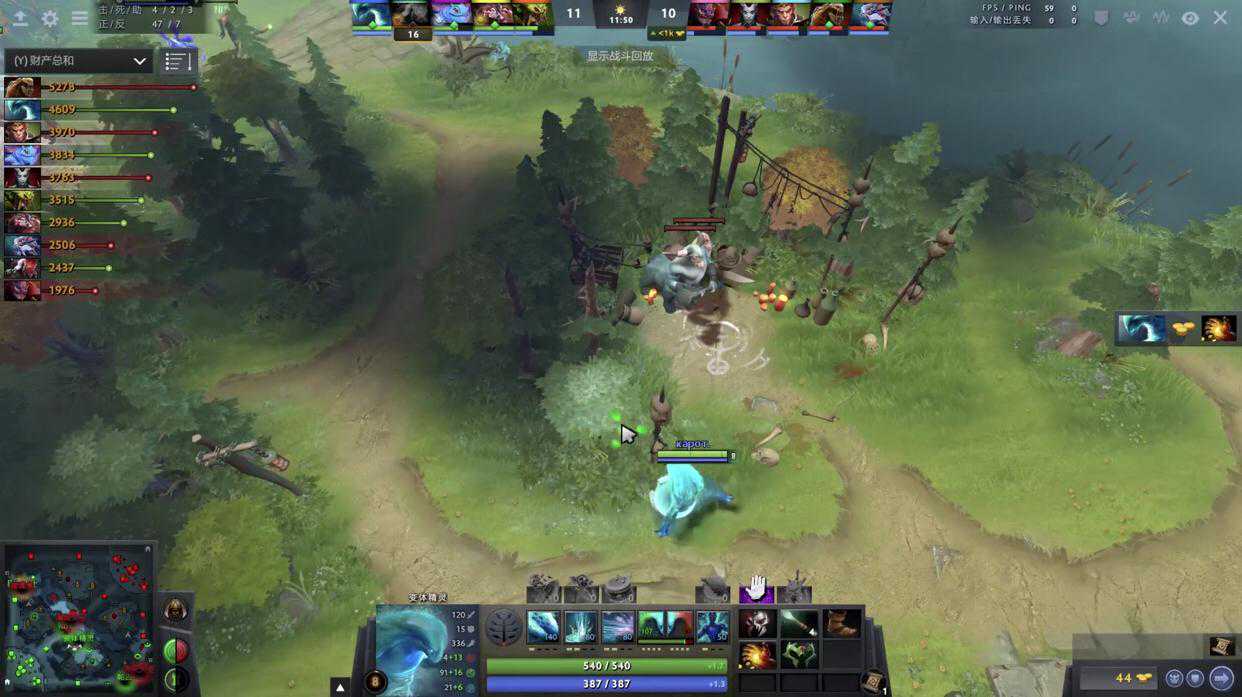Viewport: 1242px width, 697px height.
Task: Toggle the list view beside the dropdown
Action: 177,61
